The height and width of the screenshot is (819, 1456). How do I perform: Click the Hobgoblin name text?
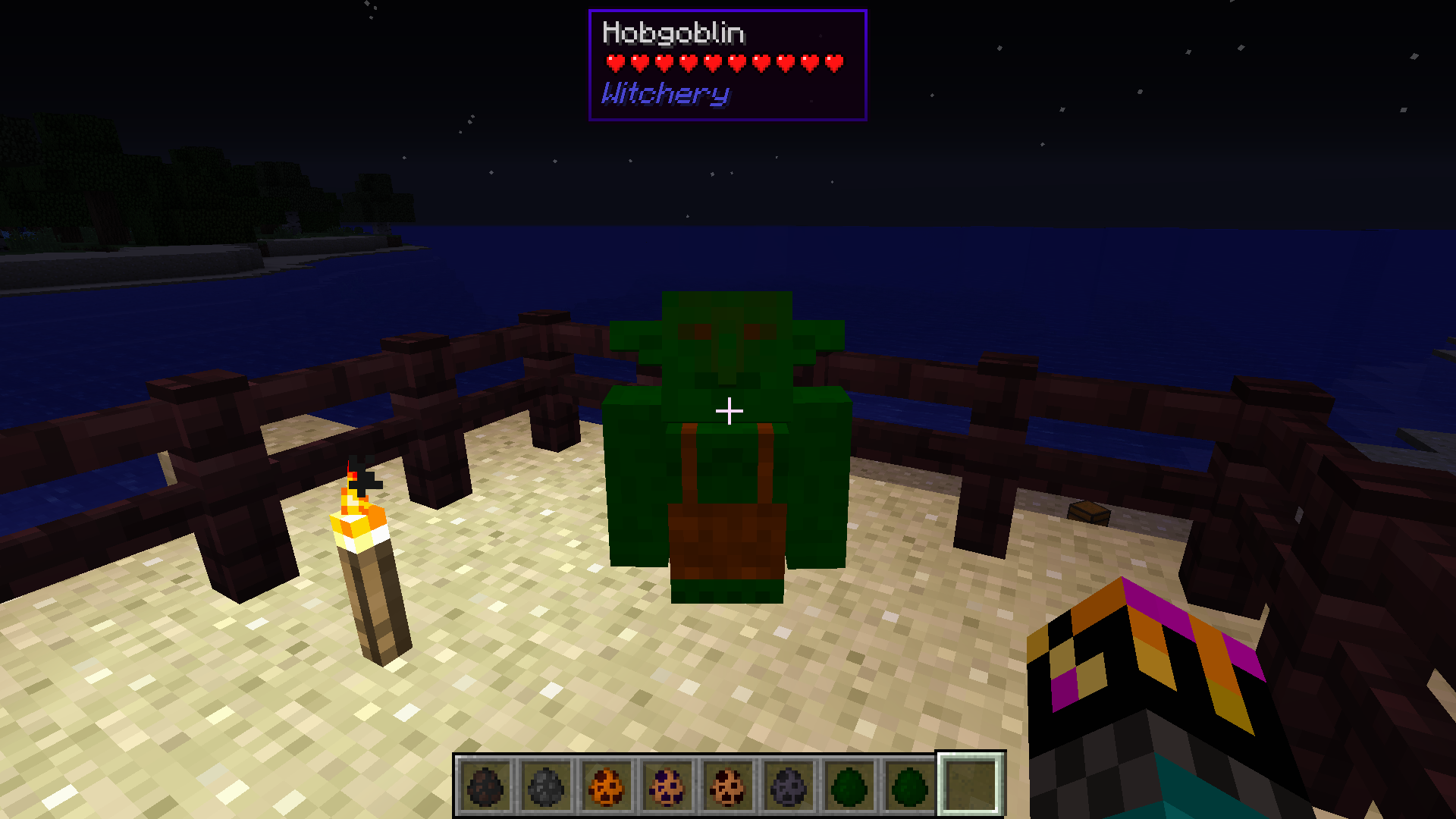(x=672, y=33)
